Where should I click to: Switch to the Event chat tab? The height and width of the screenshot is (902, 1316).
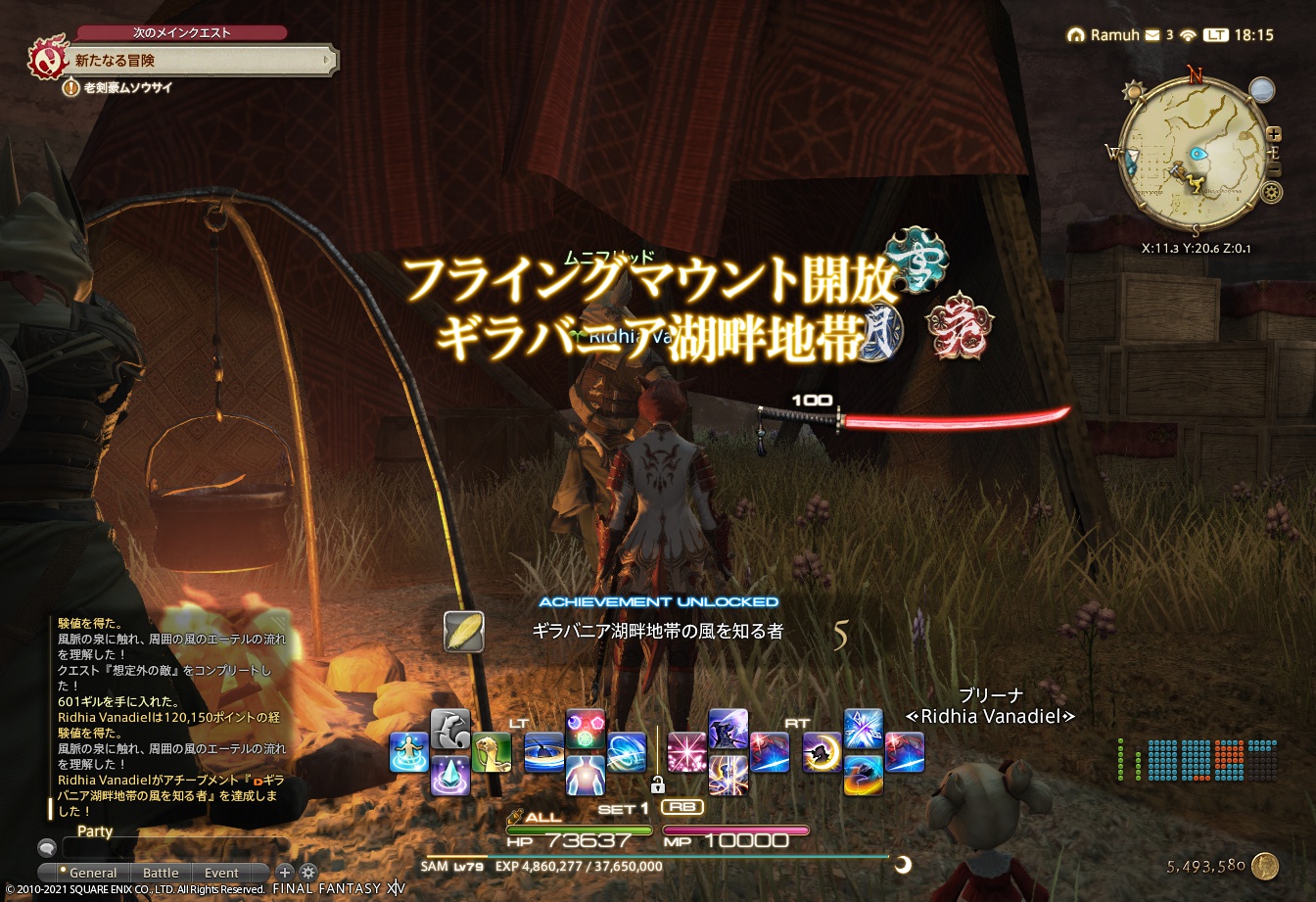tap(221, 873)
